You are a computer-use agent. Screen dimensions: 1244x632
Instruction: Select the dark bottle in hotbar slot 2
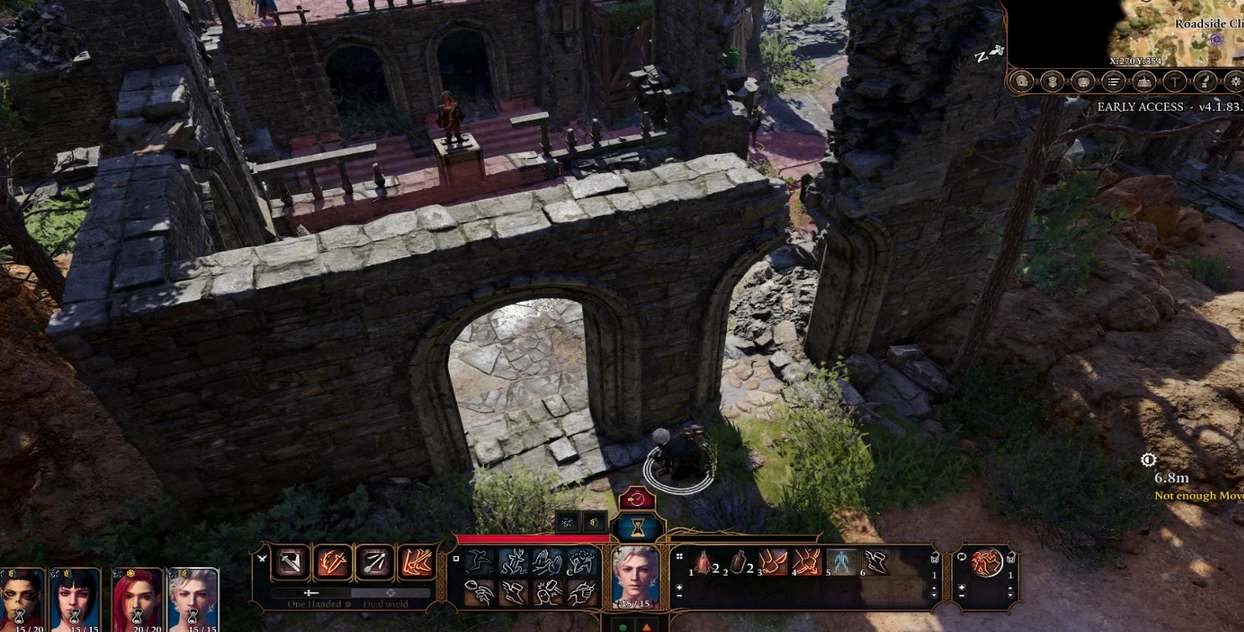(739, 562)
